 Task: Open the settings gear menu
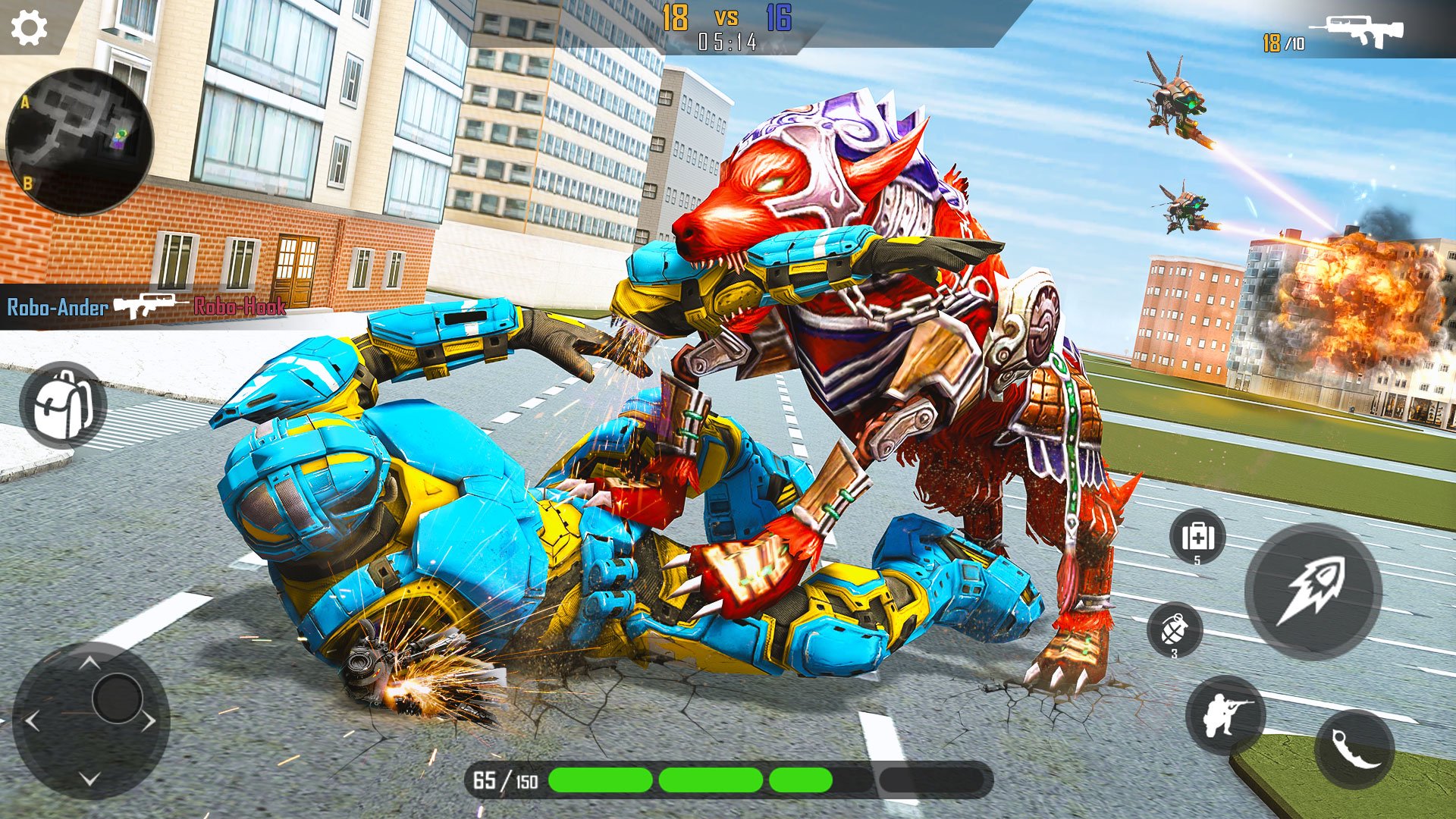[x=29, y=28]
